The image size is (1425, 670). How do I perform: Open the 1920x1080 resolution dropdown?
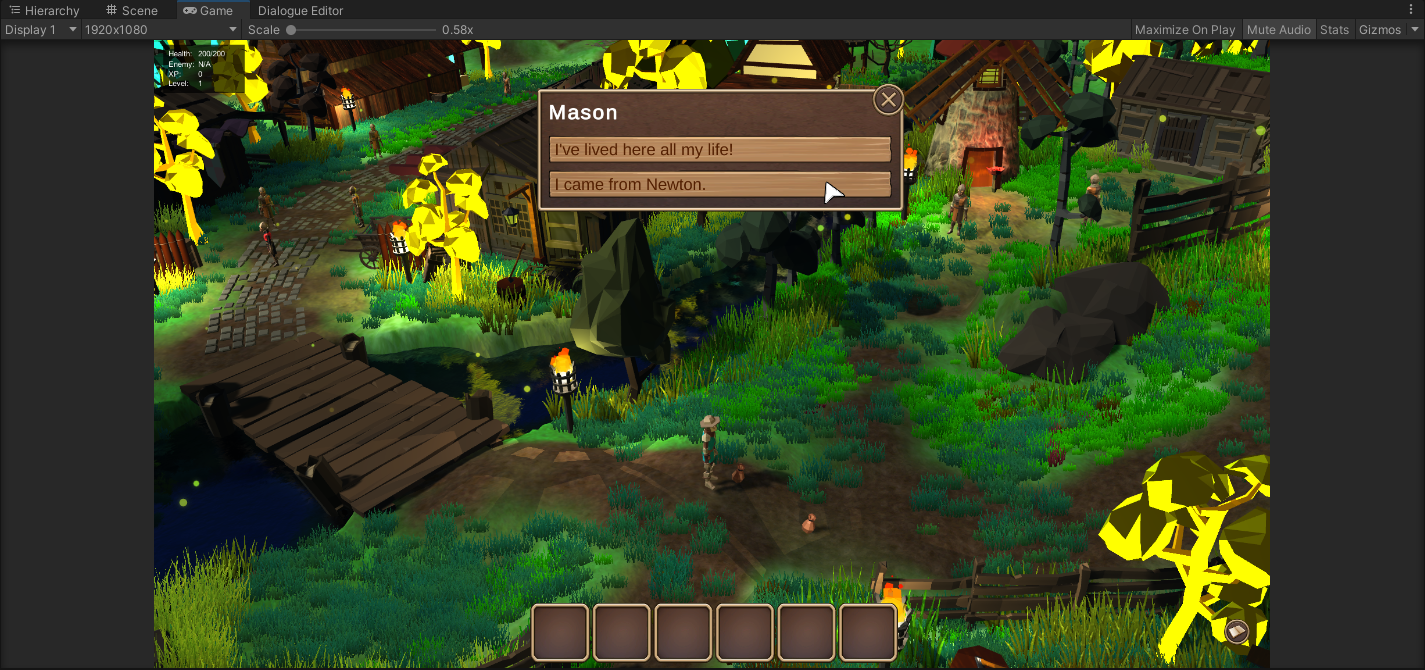click(x=160, y=30)
